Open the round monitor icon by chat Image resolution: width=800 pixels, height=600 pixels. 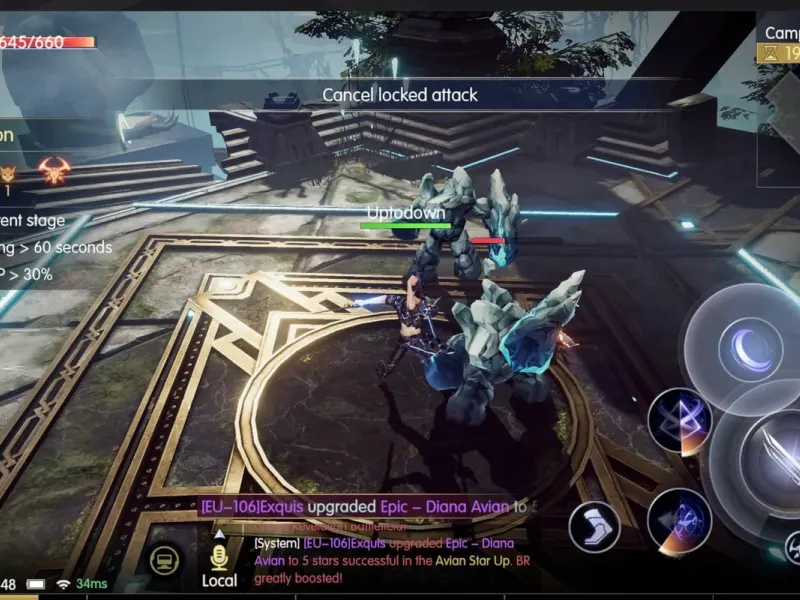164,561
